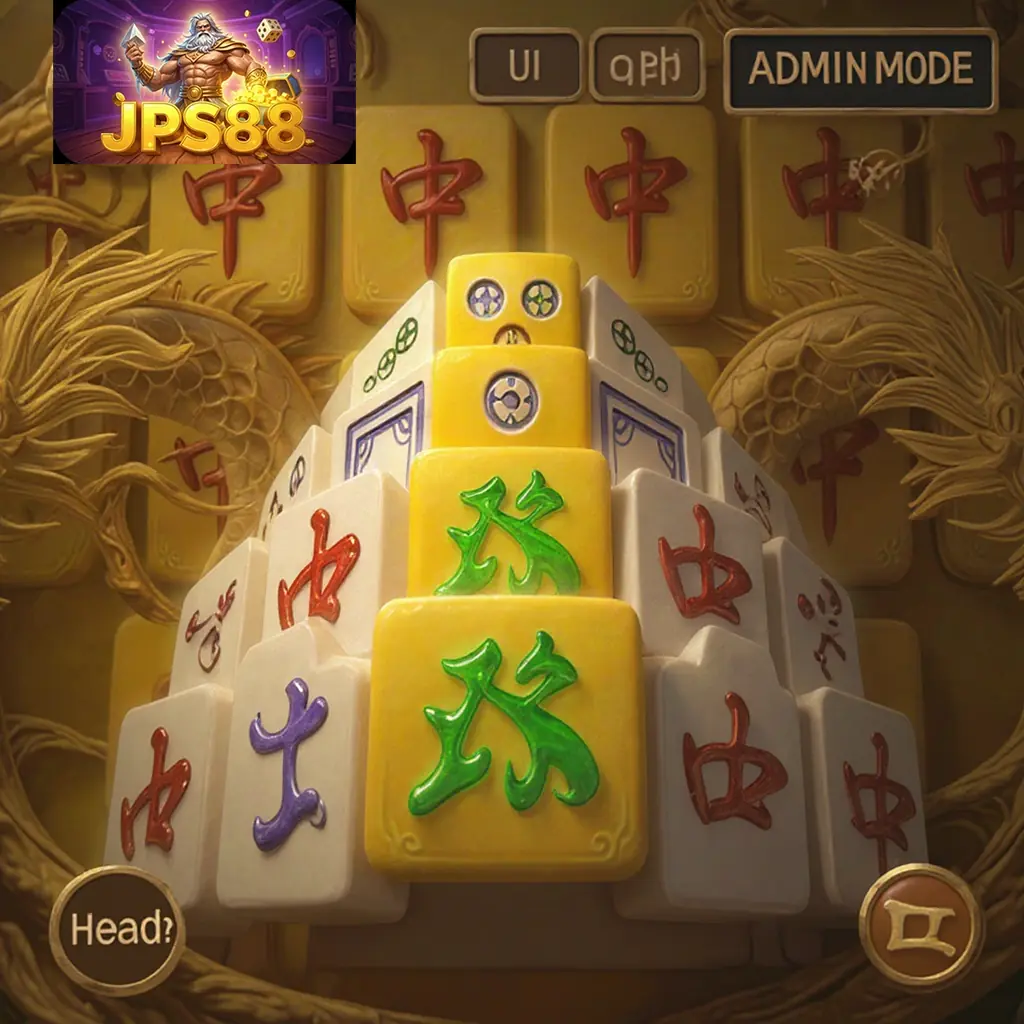Open the Head? round button
Screen dimensions: 1024x1024
pyautogui.click(x=117, y=931)
